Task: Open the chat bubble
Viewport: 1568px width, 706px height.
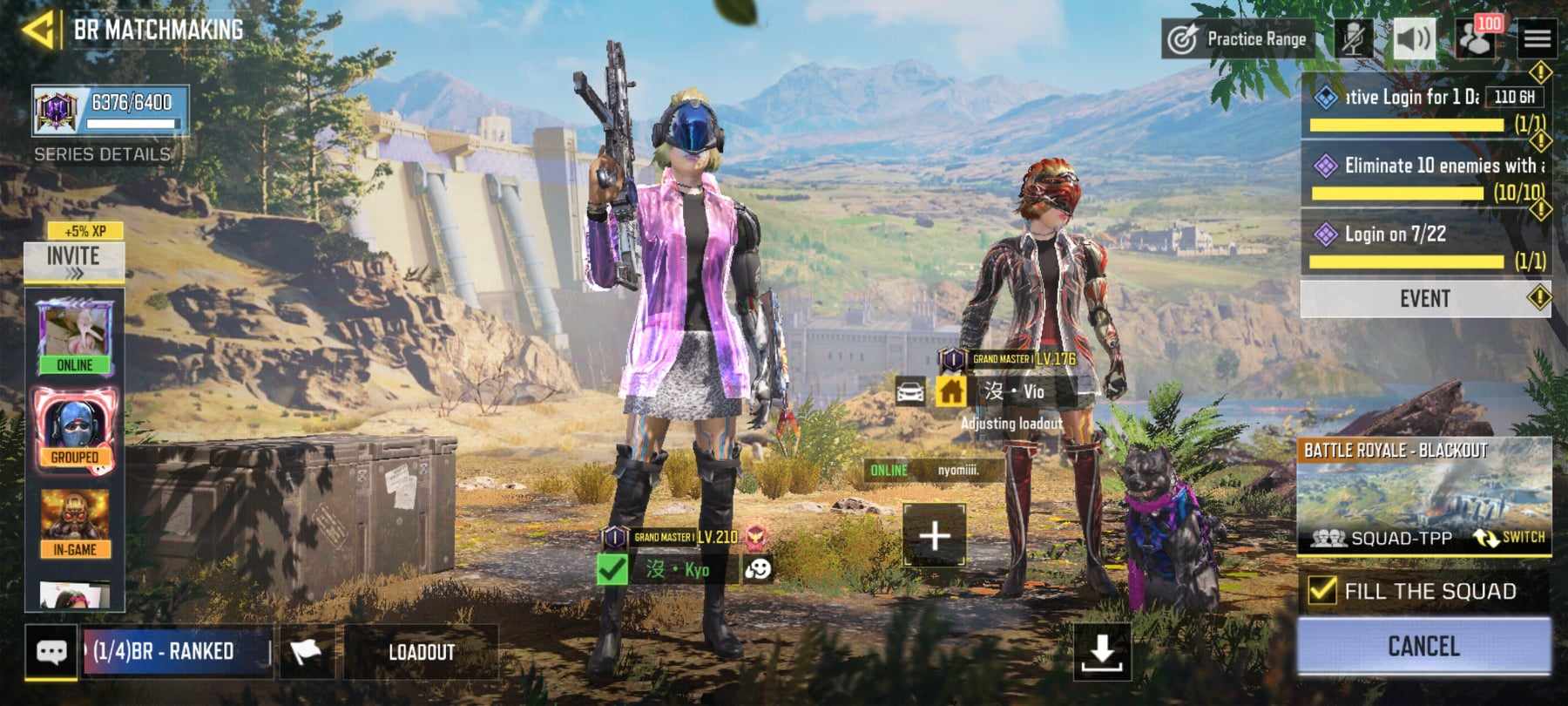Action: click(51, 652)
